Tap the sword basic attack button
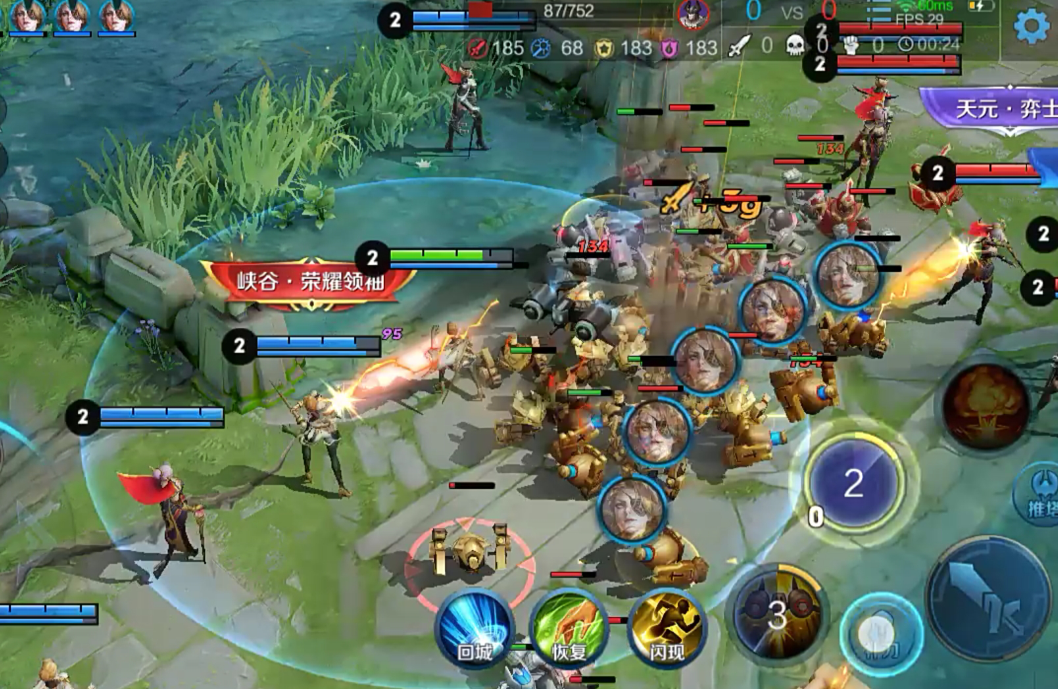Screen dimensions: 1058x689 tap(987, 600)
